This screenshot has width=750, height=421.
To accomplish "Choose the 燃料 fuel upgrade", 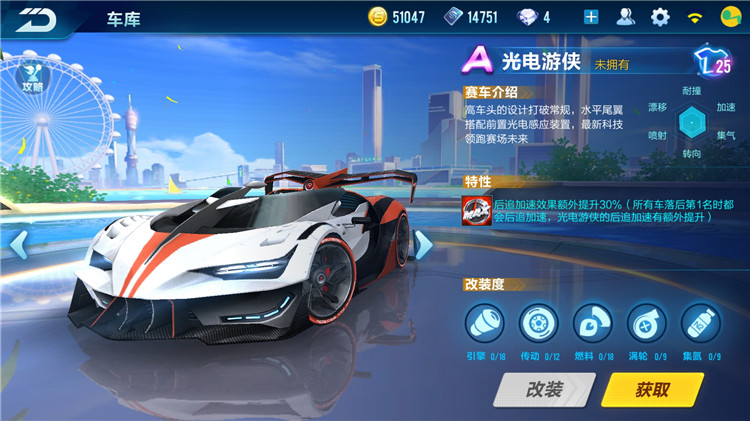I will tap(592, 323).
